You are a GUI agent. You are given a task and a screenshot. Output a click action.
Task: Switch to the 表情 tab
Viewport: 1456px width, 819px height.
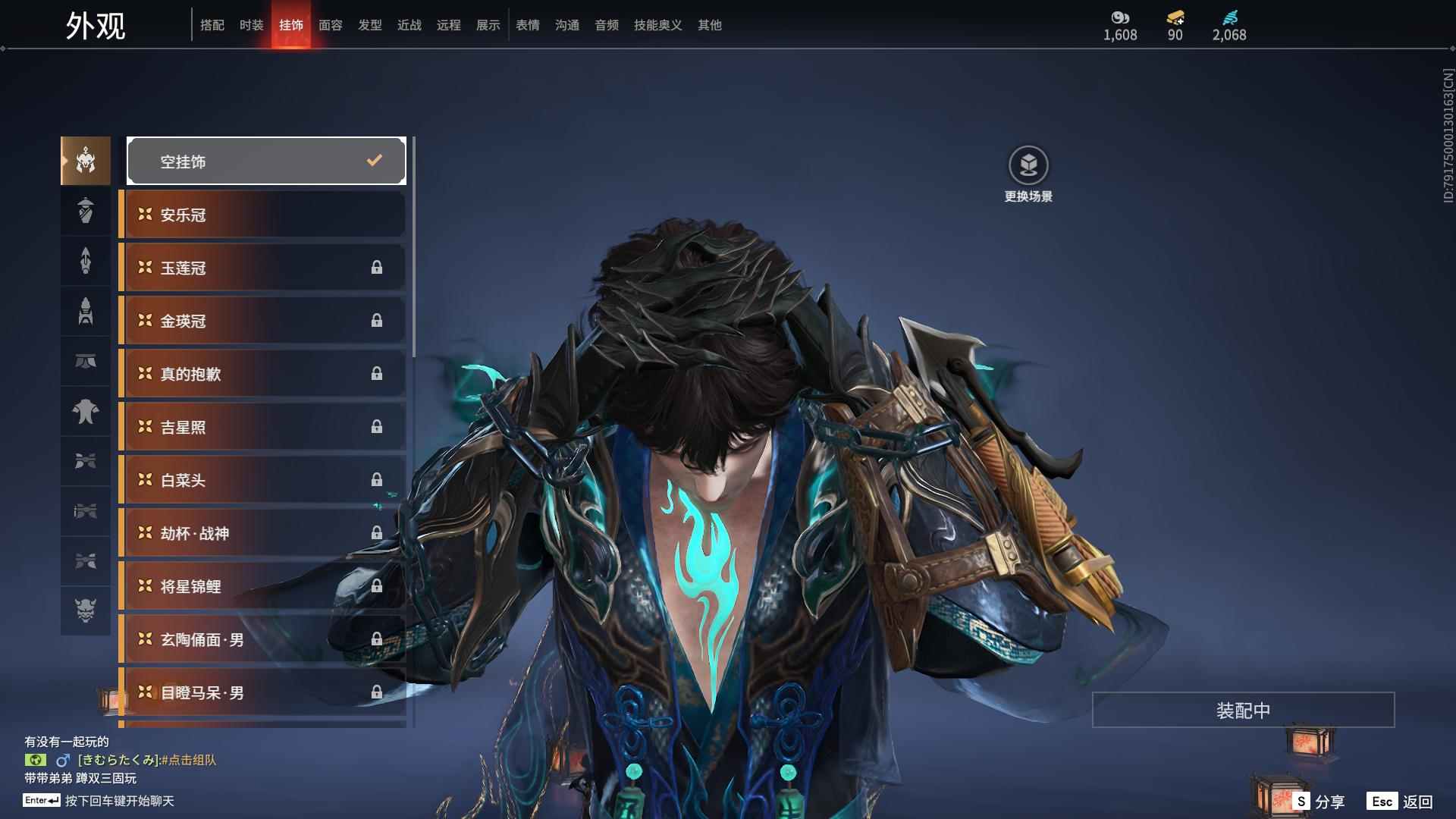527,25
